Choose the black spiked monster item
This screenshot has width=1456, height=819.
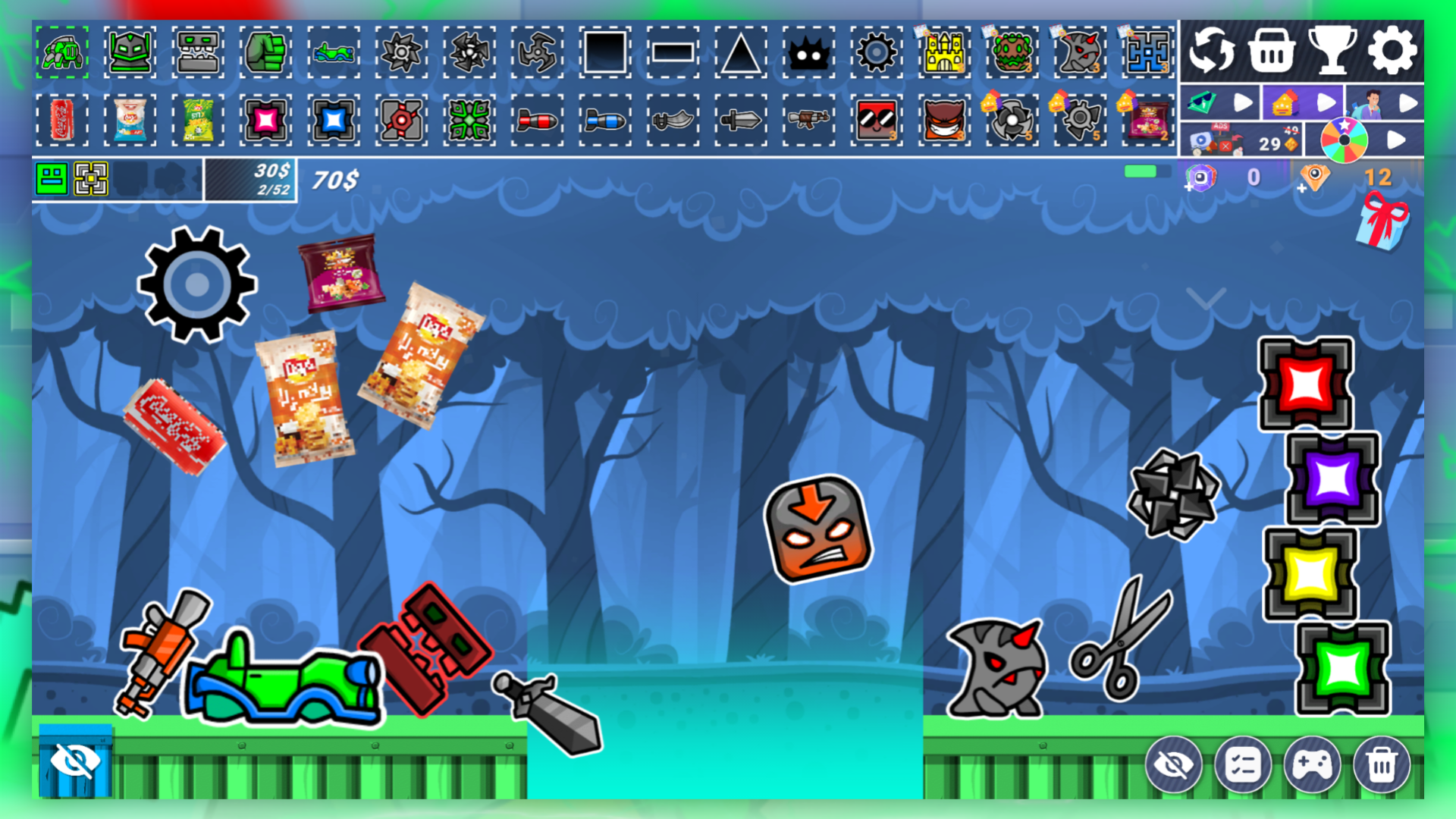(808, 53)
